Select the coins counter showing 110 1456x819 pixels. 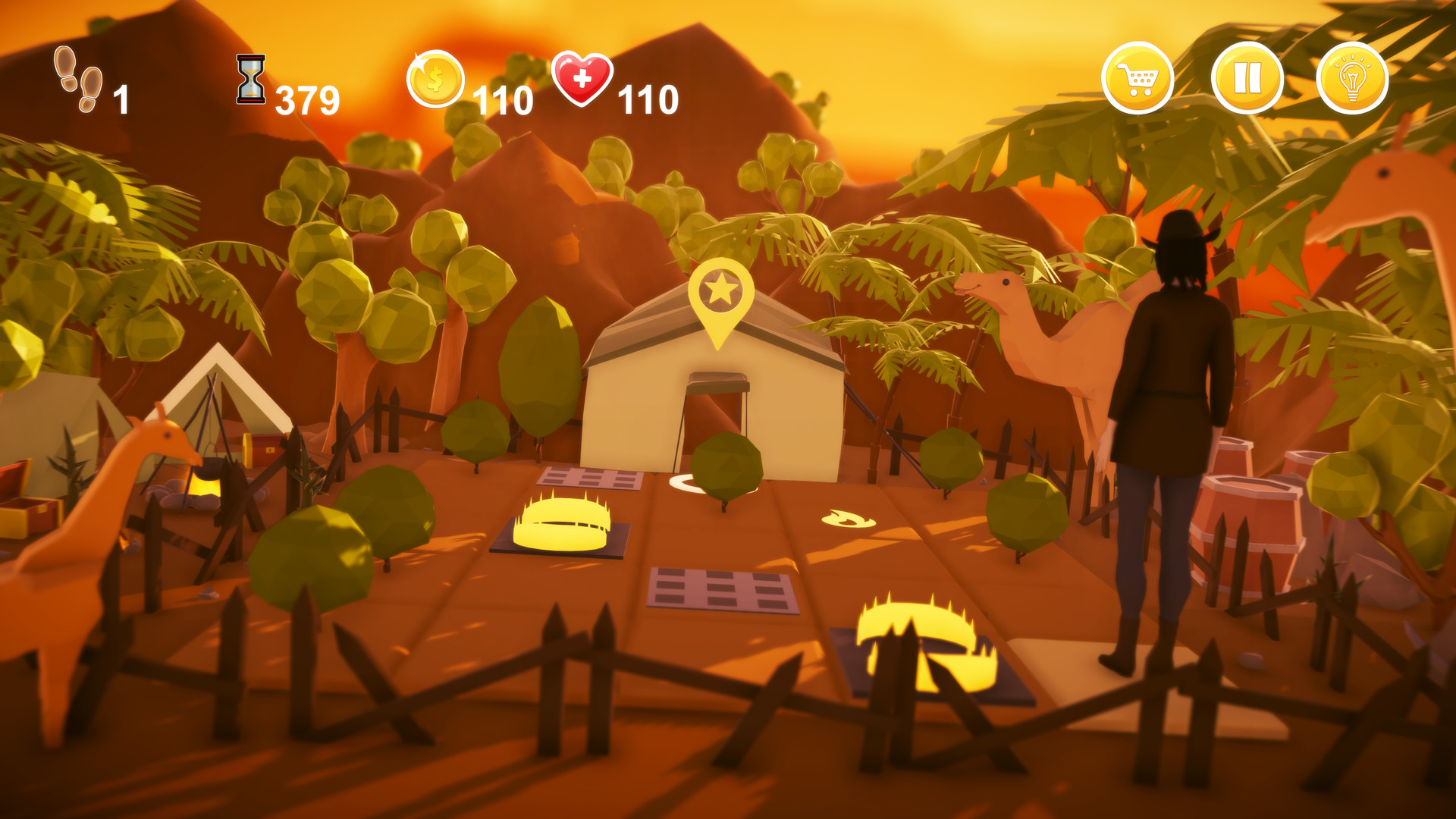click(502, 97)
